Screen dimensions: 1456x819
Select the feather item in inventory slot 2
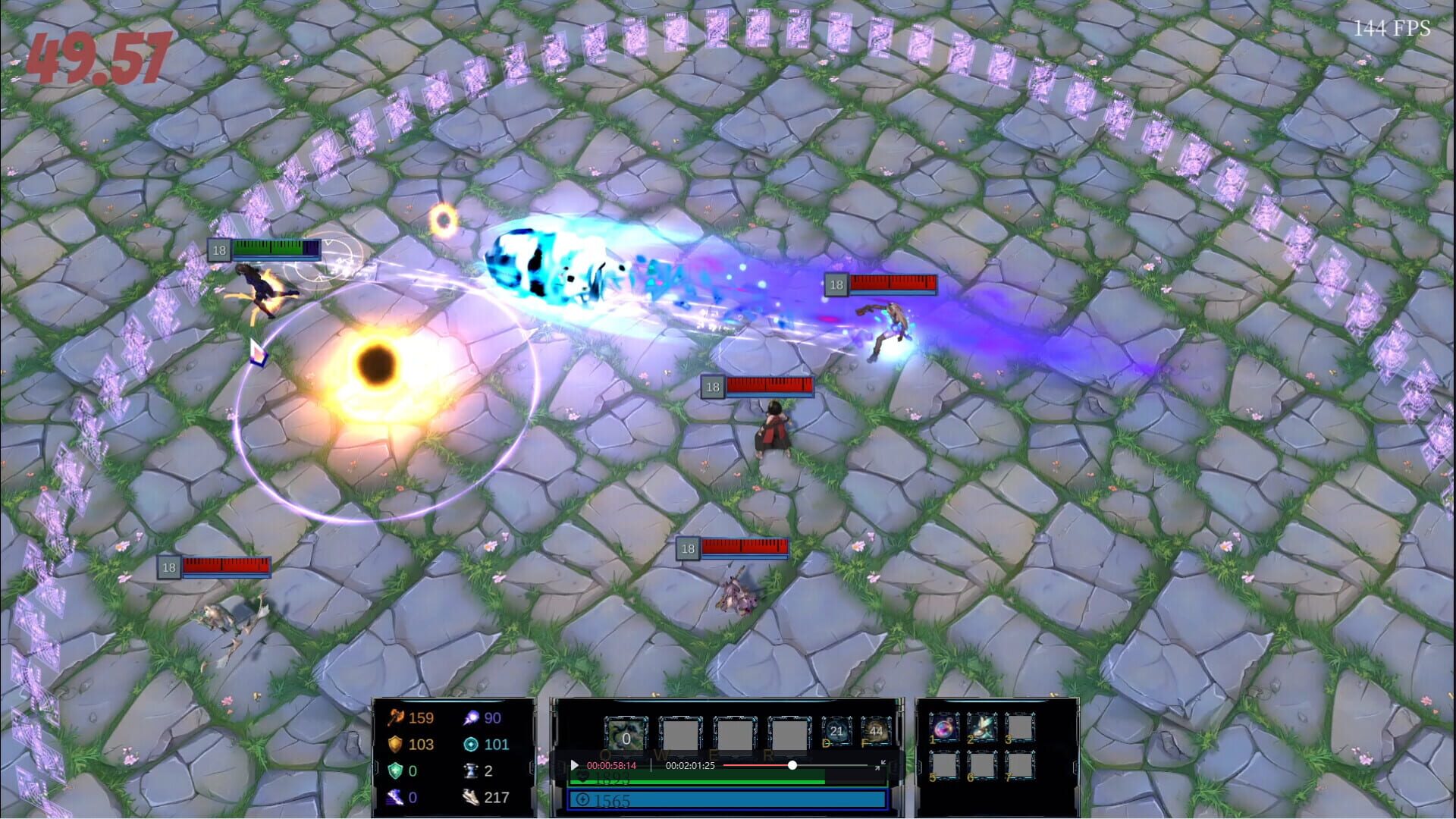tap(982, 726)
